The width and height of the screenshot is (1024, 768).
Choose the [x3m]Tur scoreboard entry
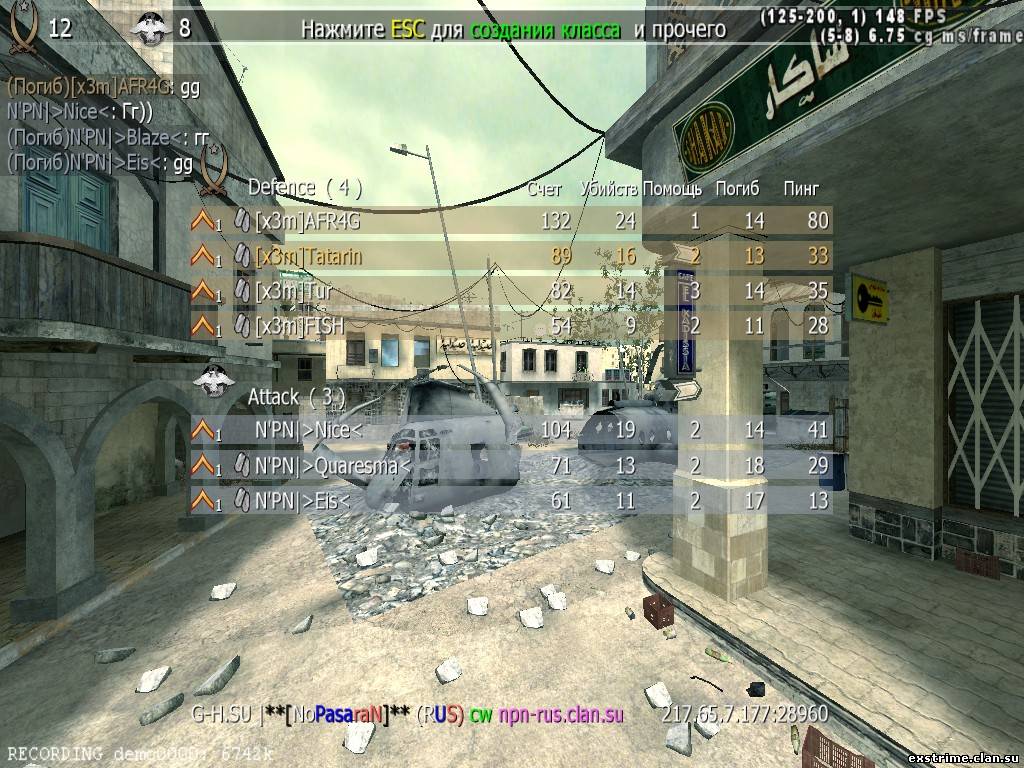pos(510,292)
